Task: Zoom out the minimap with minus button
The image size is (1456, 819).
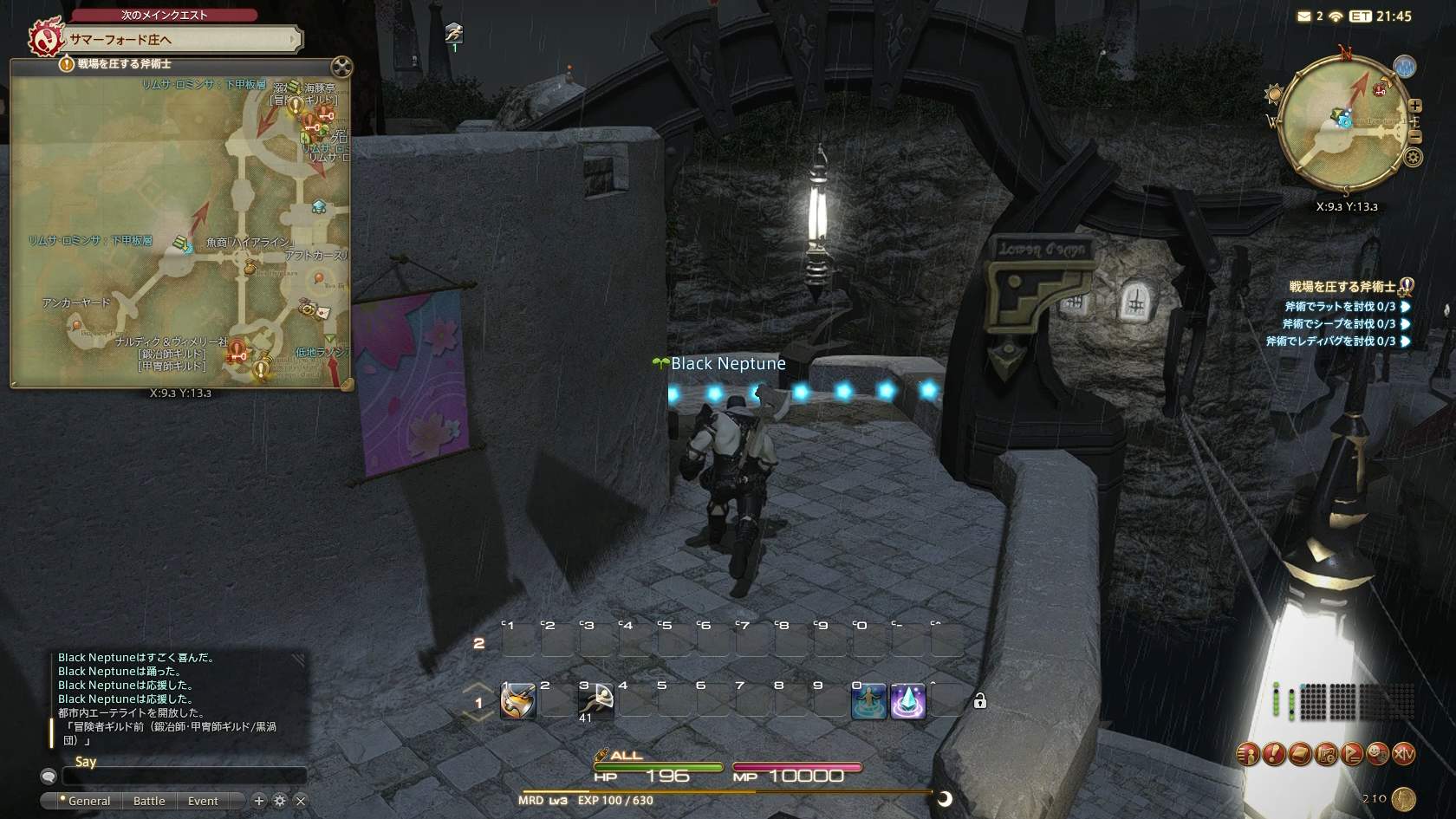Action: 1414,137
